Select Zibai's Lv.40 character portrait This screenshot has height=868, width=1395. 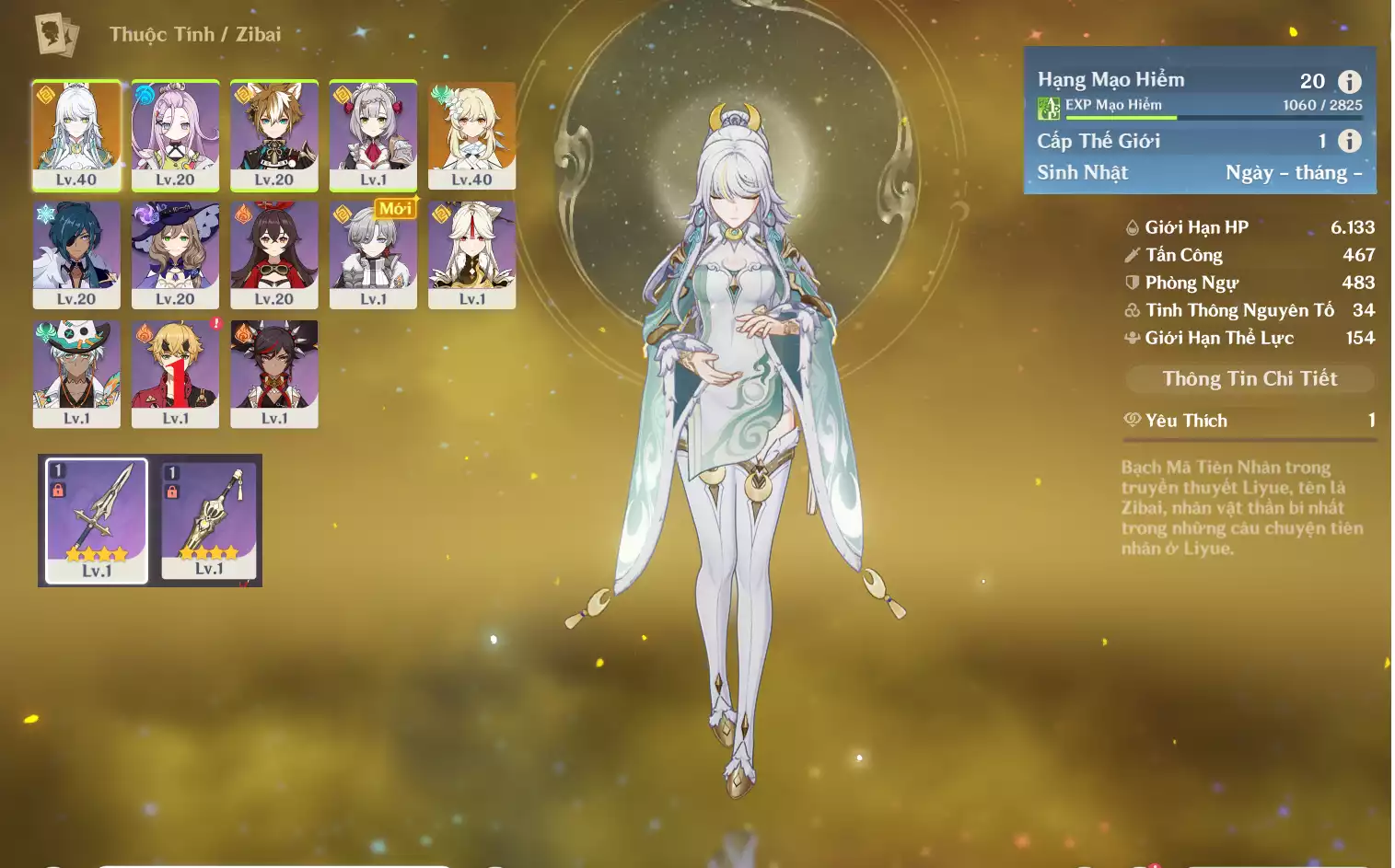click(76, 134)
